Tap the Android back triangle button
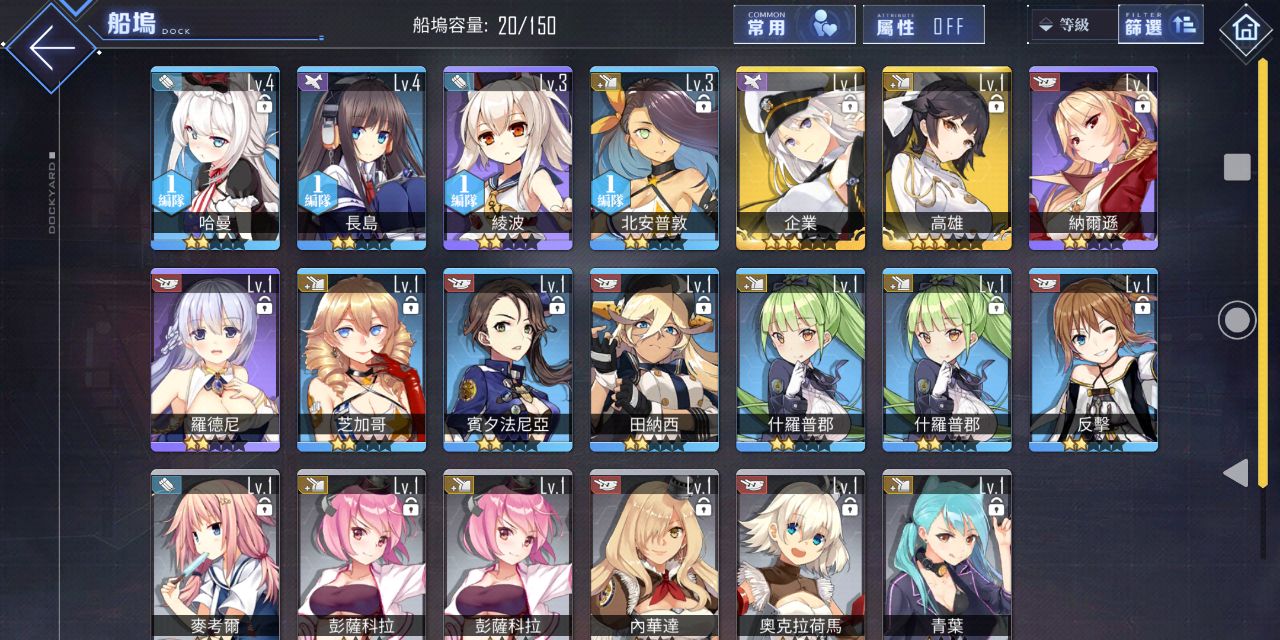This screenshot has height=640, width=1280. tap(1237, 473)
